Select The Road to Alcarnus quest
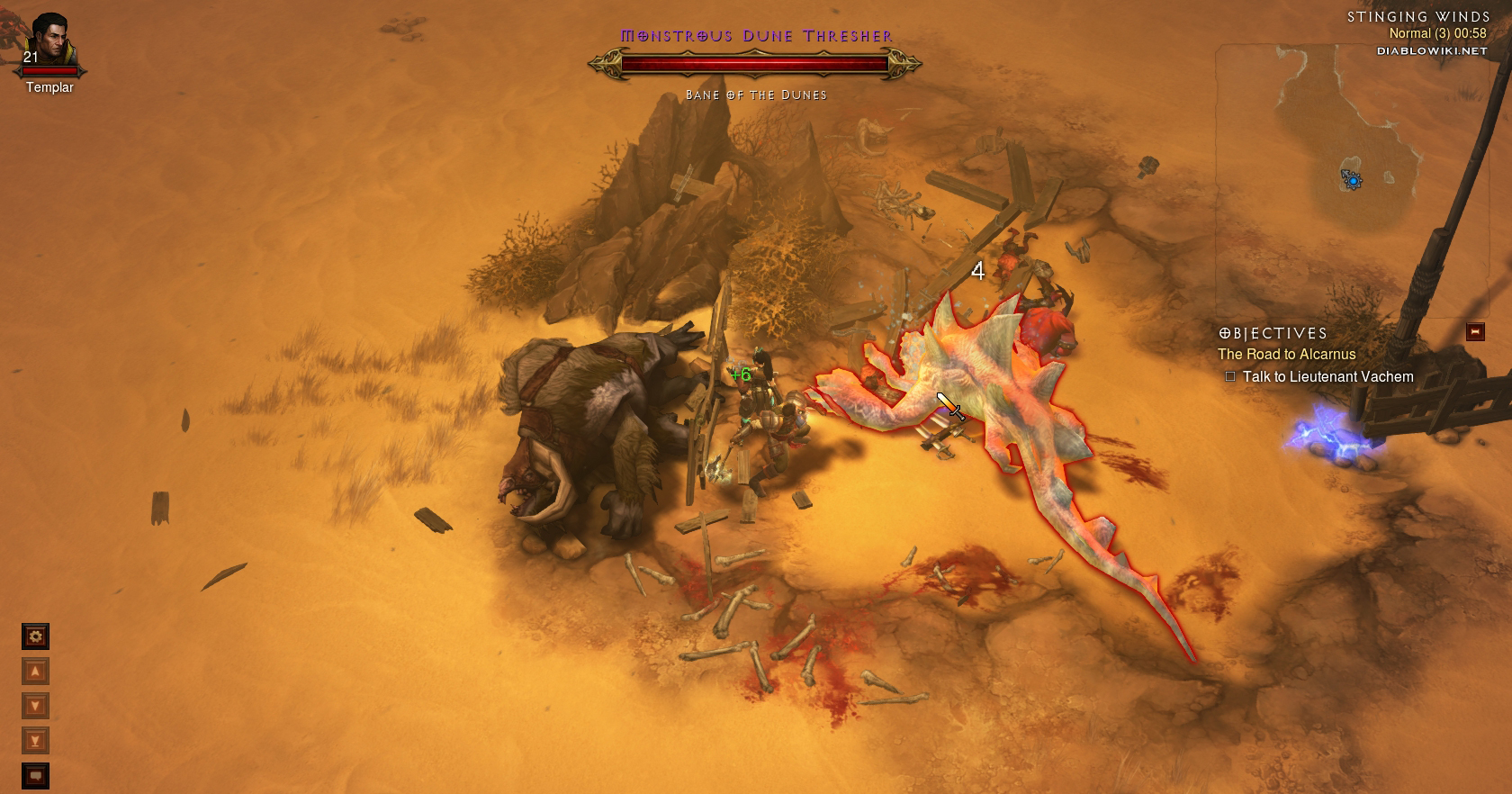 pyautogui.click(x=1286, y=355)
